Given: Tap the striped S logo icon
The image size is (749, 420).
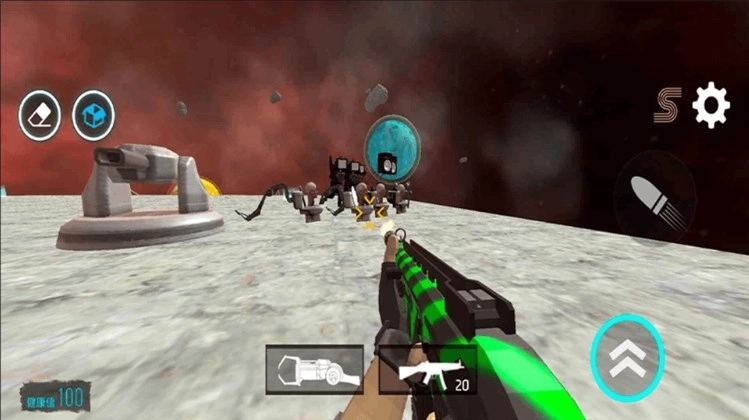Looking at the screenshot, I should pos(668,106).
